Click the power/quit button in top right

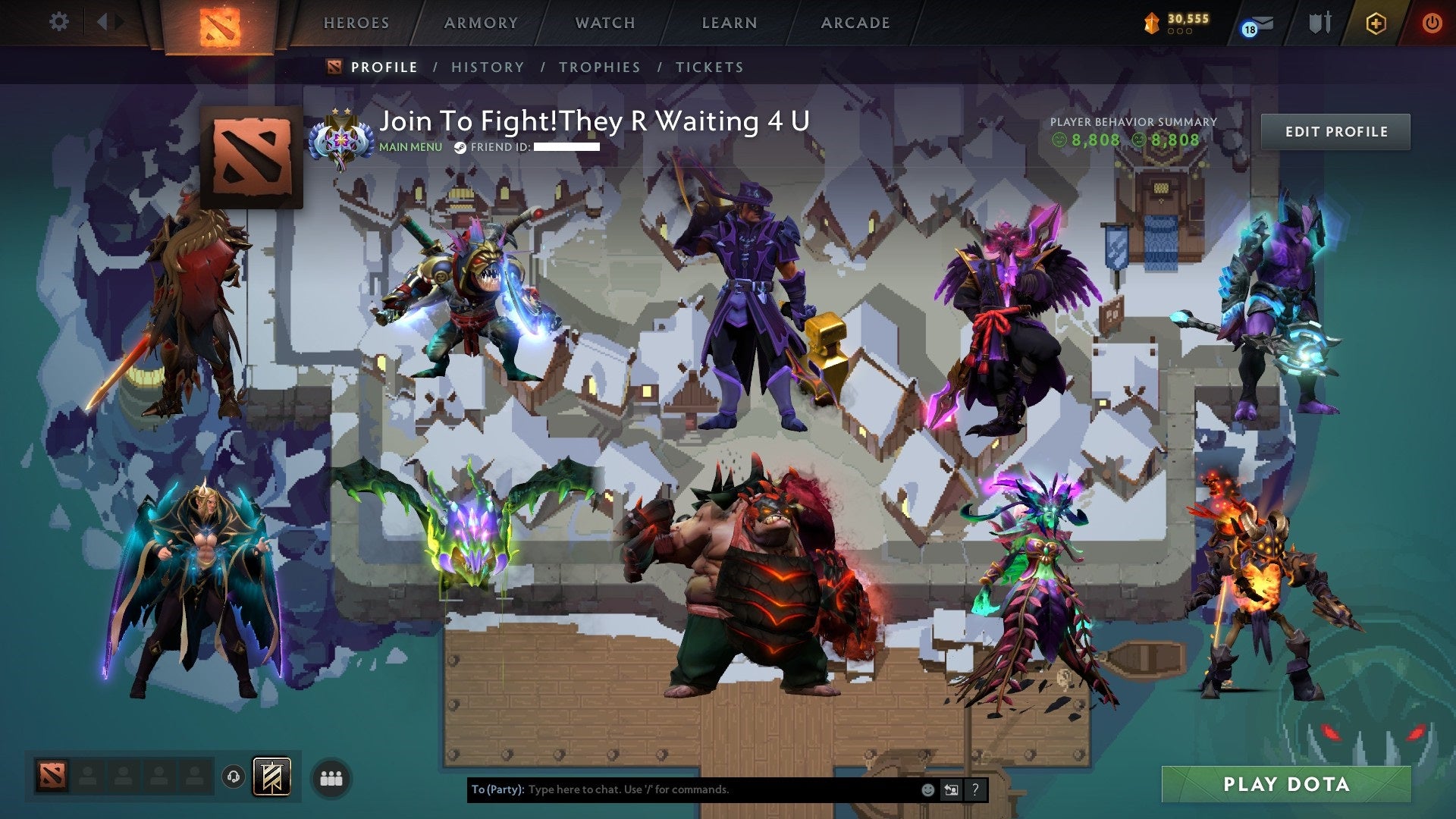click(x=1432, y=21)
